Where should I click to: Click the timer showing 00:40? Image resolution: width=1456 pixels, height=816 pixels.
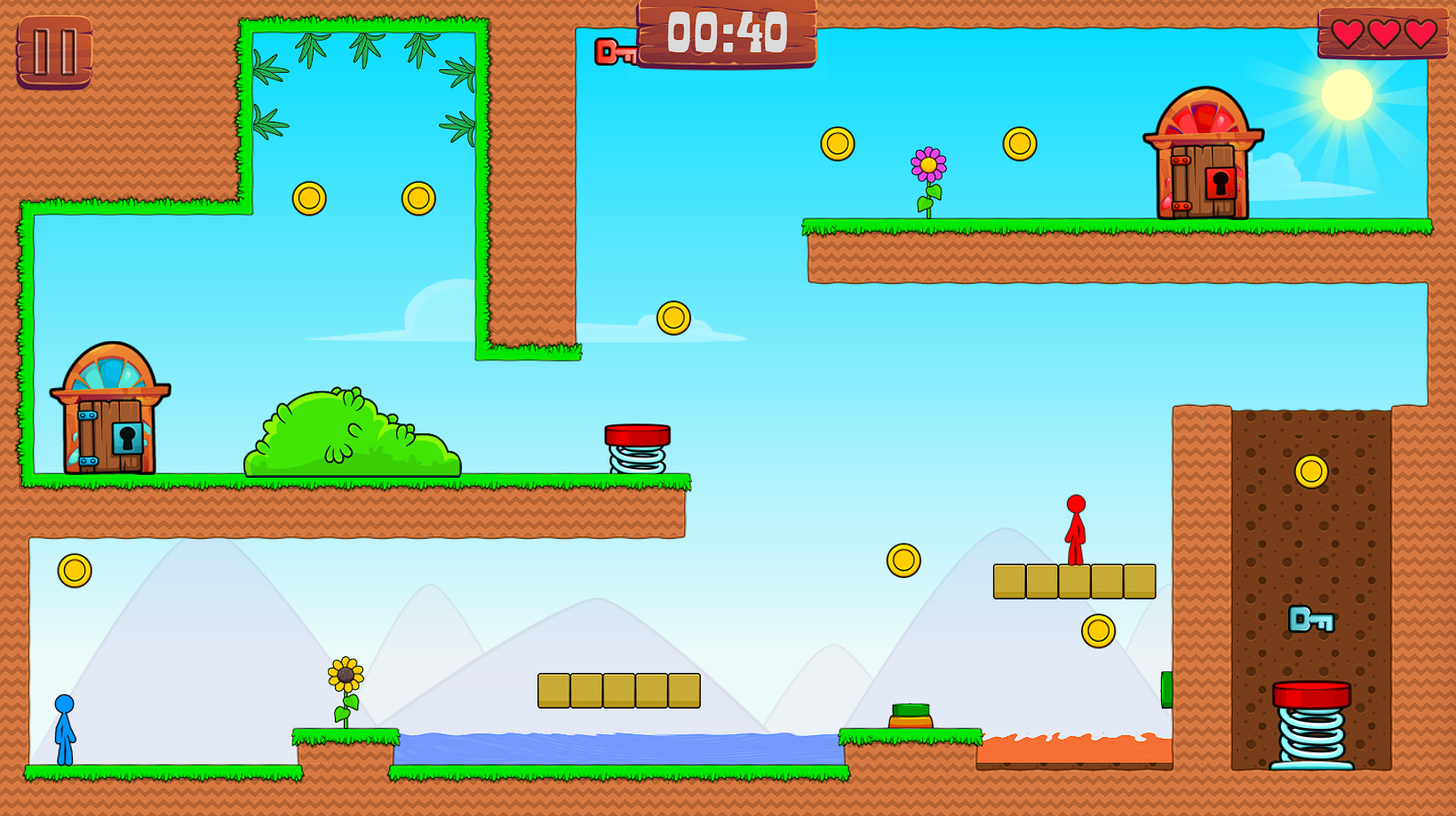coord(727,34)
